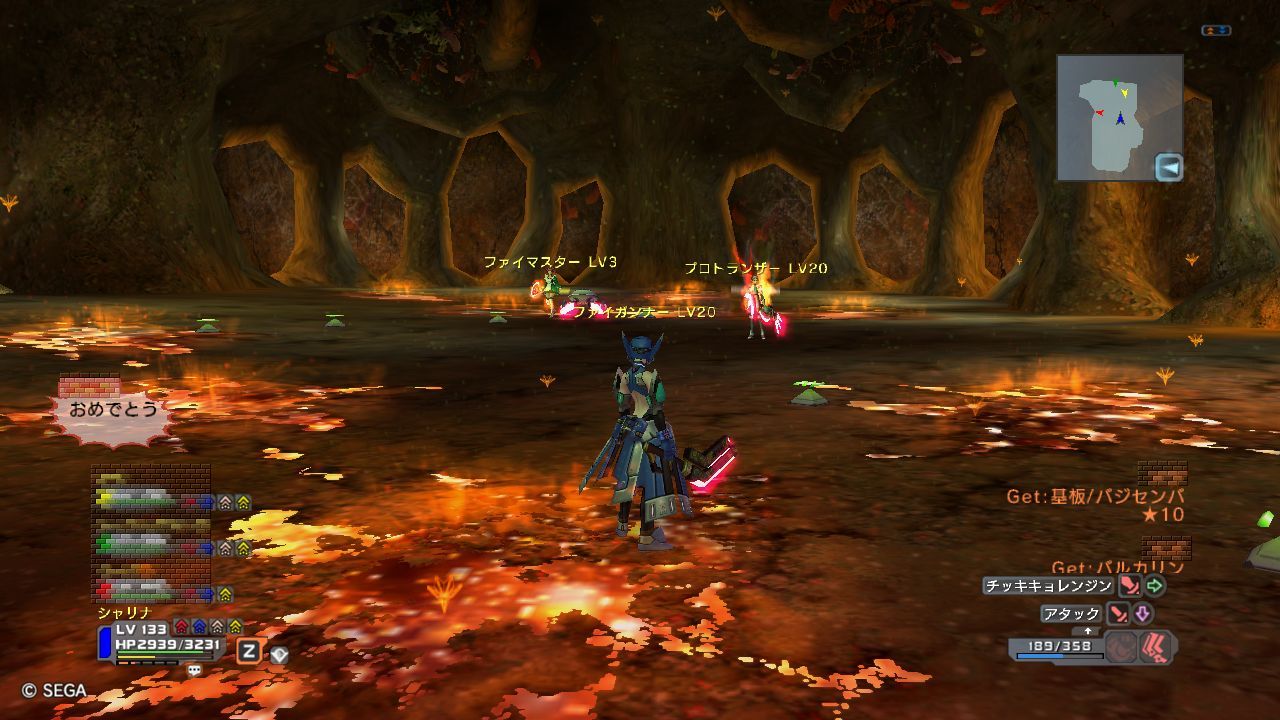The width and height of the screenshot is (1280, 720).
Task: Select the round faded sub-palette slot
Action: click(1122, 647)
